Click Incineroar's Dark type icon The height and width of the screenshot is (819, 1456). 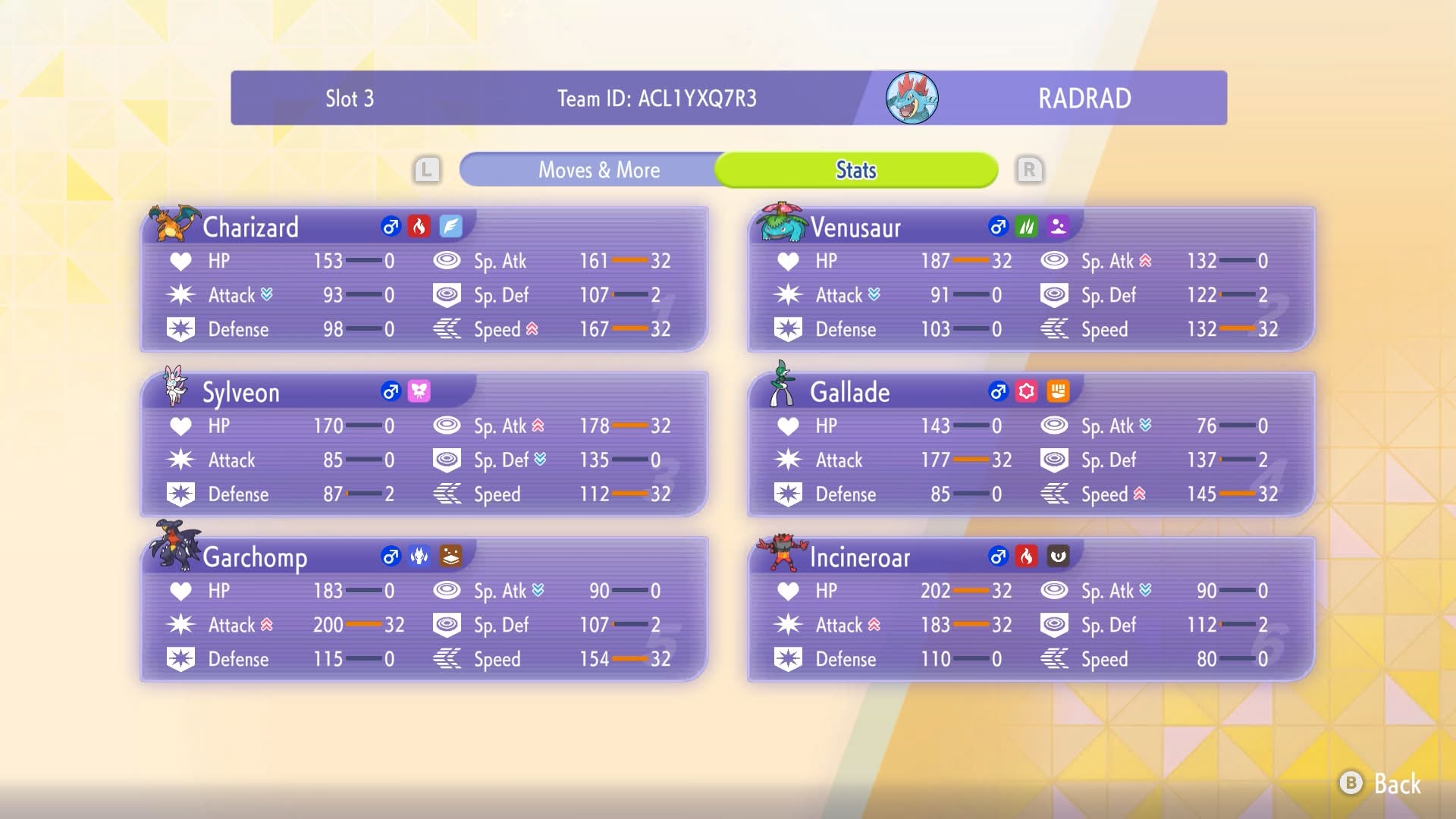(1057, 557)
